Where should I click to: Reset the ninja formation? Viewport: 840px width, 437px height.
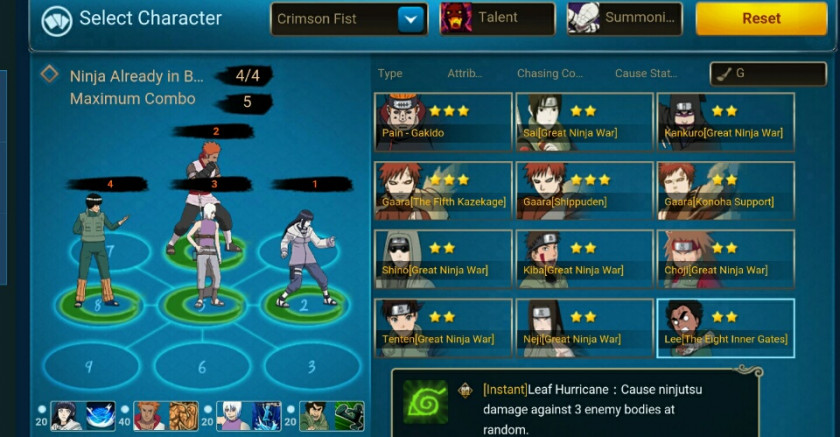click(x=762, y=19)
